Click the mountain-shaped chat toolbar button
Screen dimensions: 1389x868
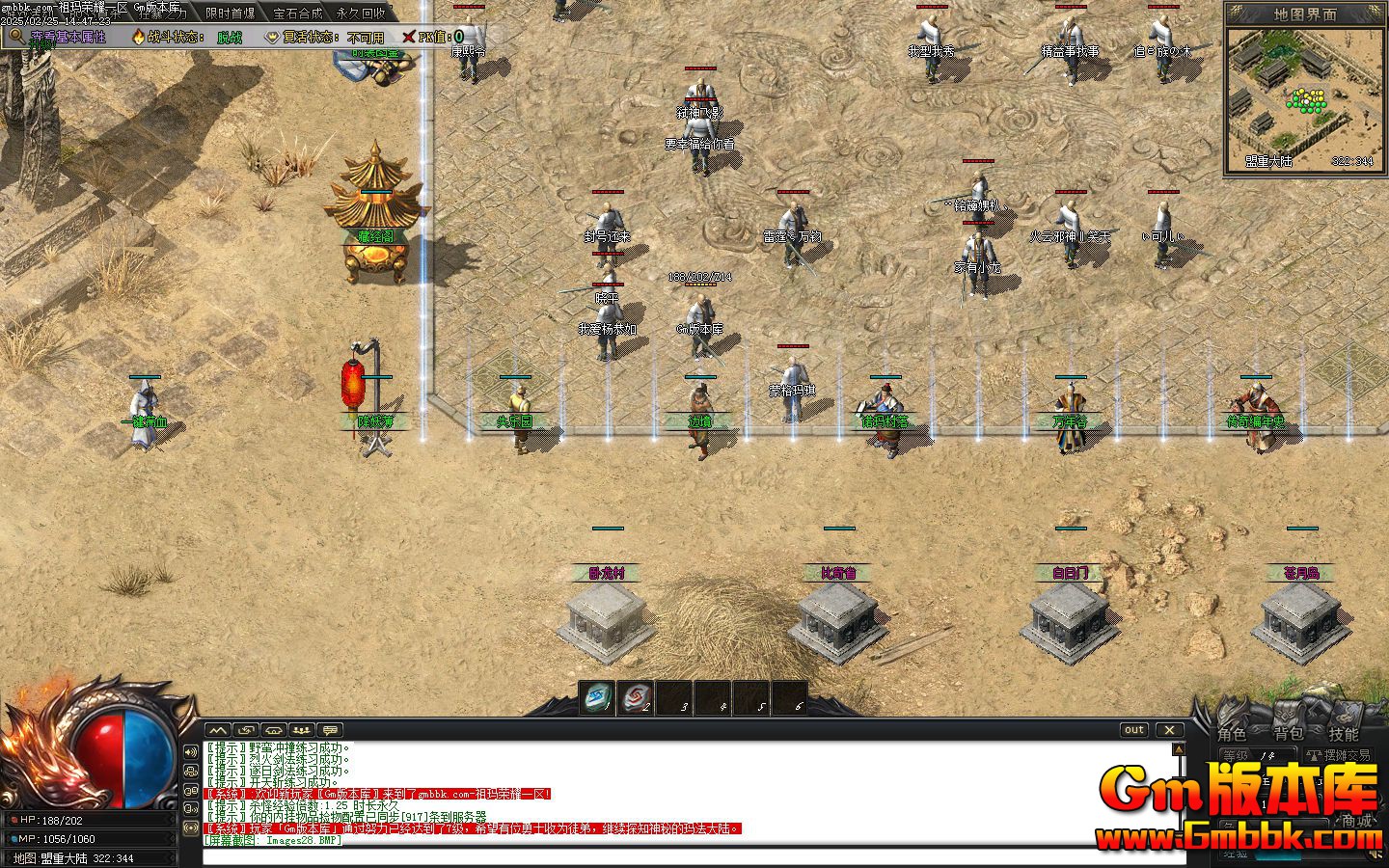point(219,730)
